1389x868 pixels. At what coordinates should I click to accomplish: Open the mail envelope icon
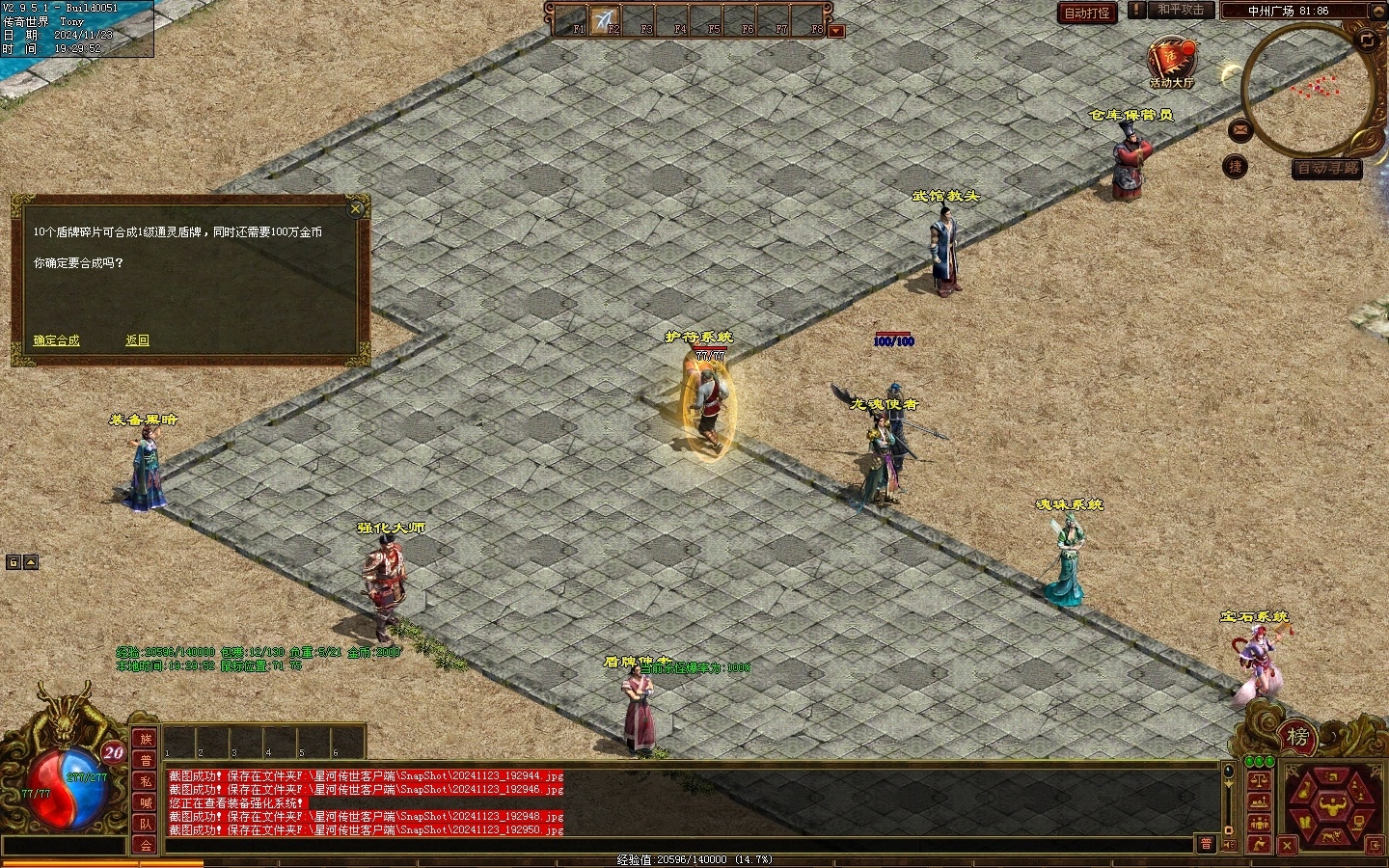pyautogui.click(x=1240, y=128)
